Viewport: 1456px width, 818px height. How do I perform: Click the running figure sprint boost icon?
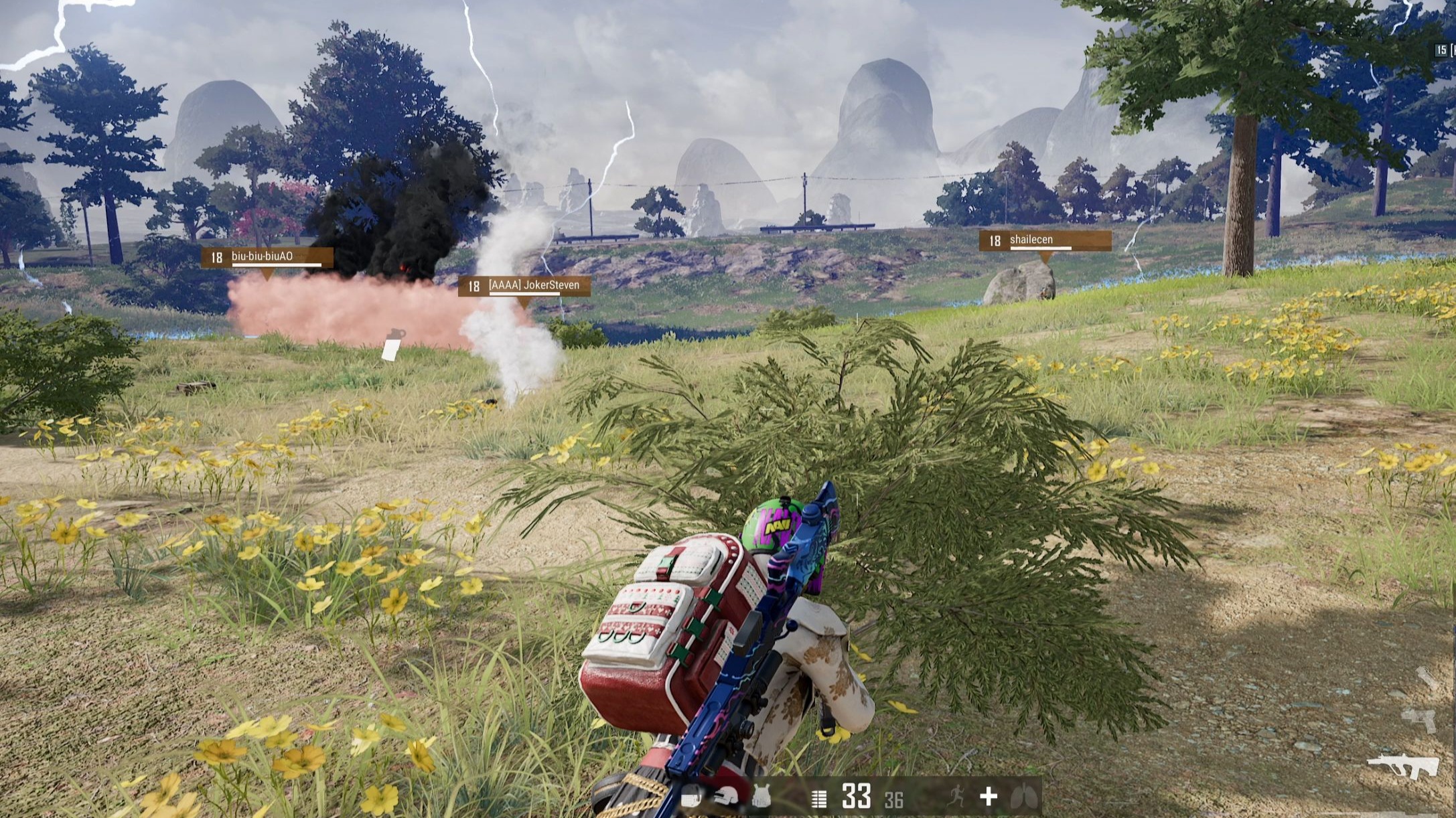pos(955,797)
